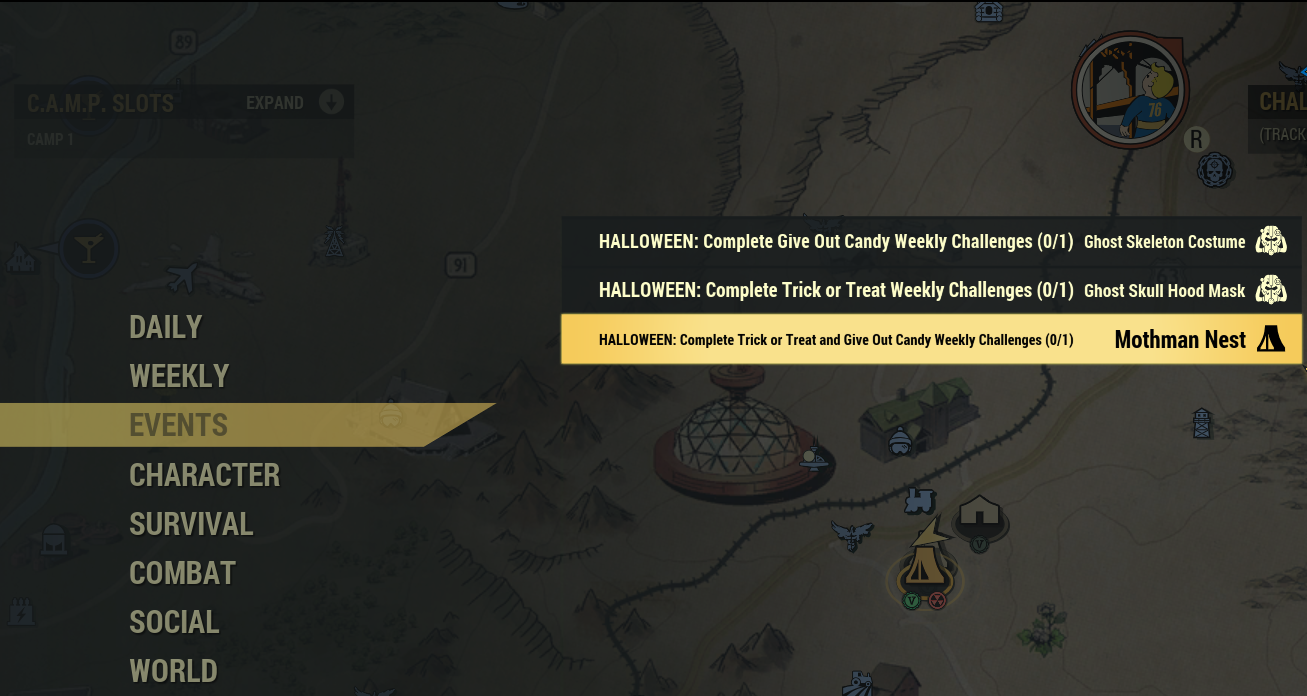Image resolution: width=1307 pixels, height=696 pixels.
Task: Open the Survival challenges category
Action: [x=191, y=523]
